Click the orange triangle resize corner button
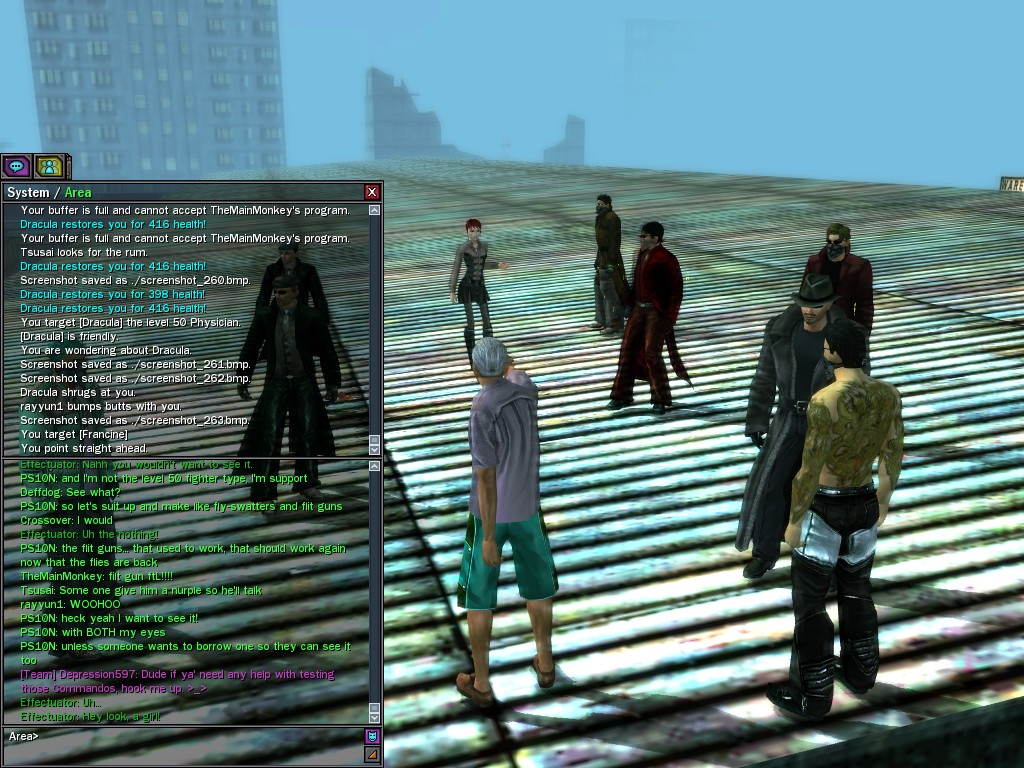 tap(372, 754)
